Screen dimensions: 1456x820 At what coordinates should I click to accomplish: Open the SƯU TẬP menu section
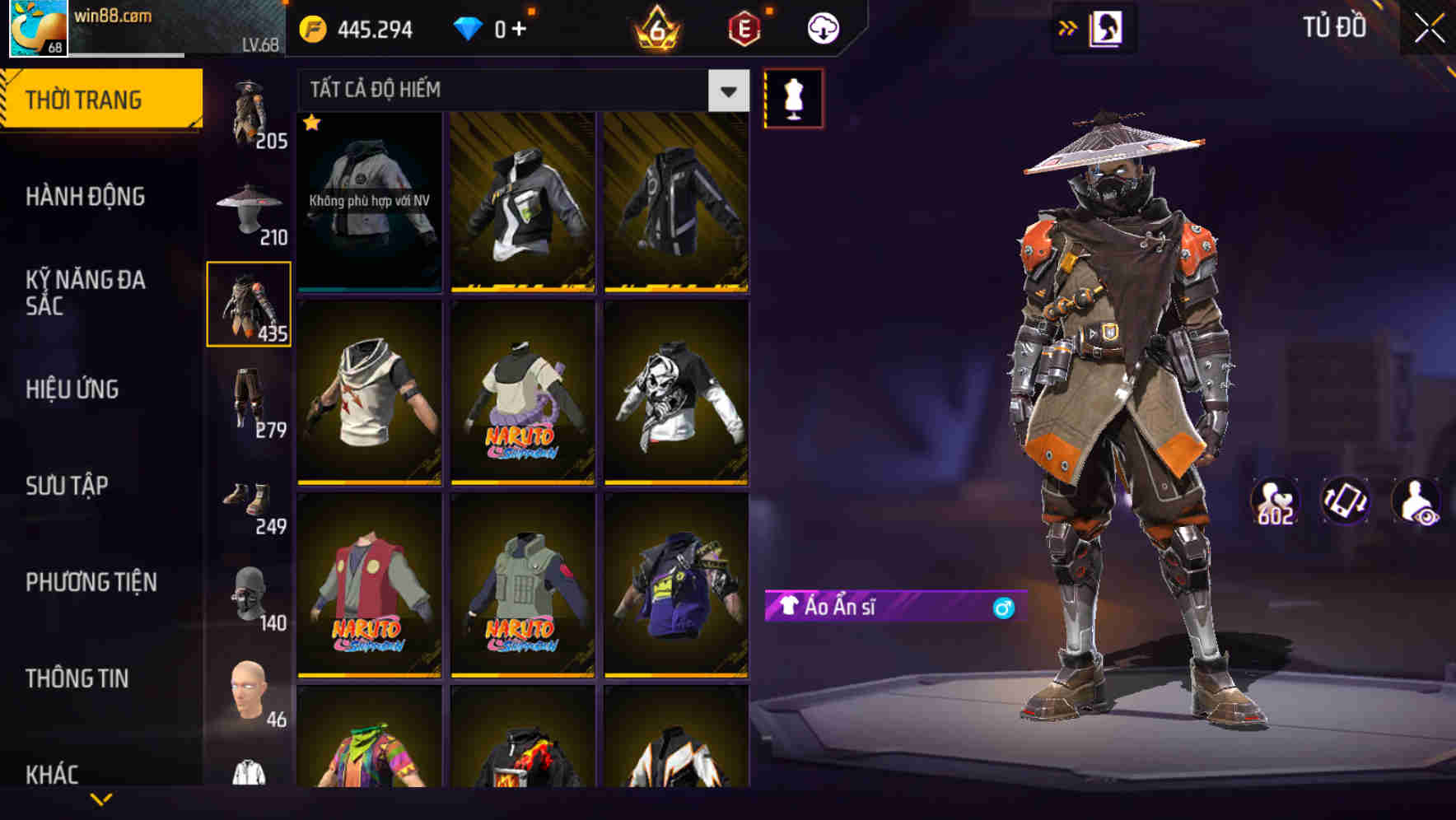[69, 486]
